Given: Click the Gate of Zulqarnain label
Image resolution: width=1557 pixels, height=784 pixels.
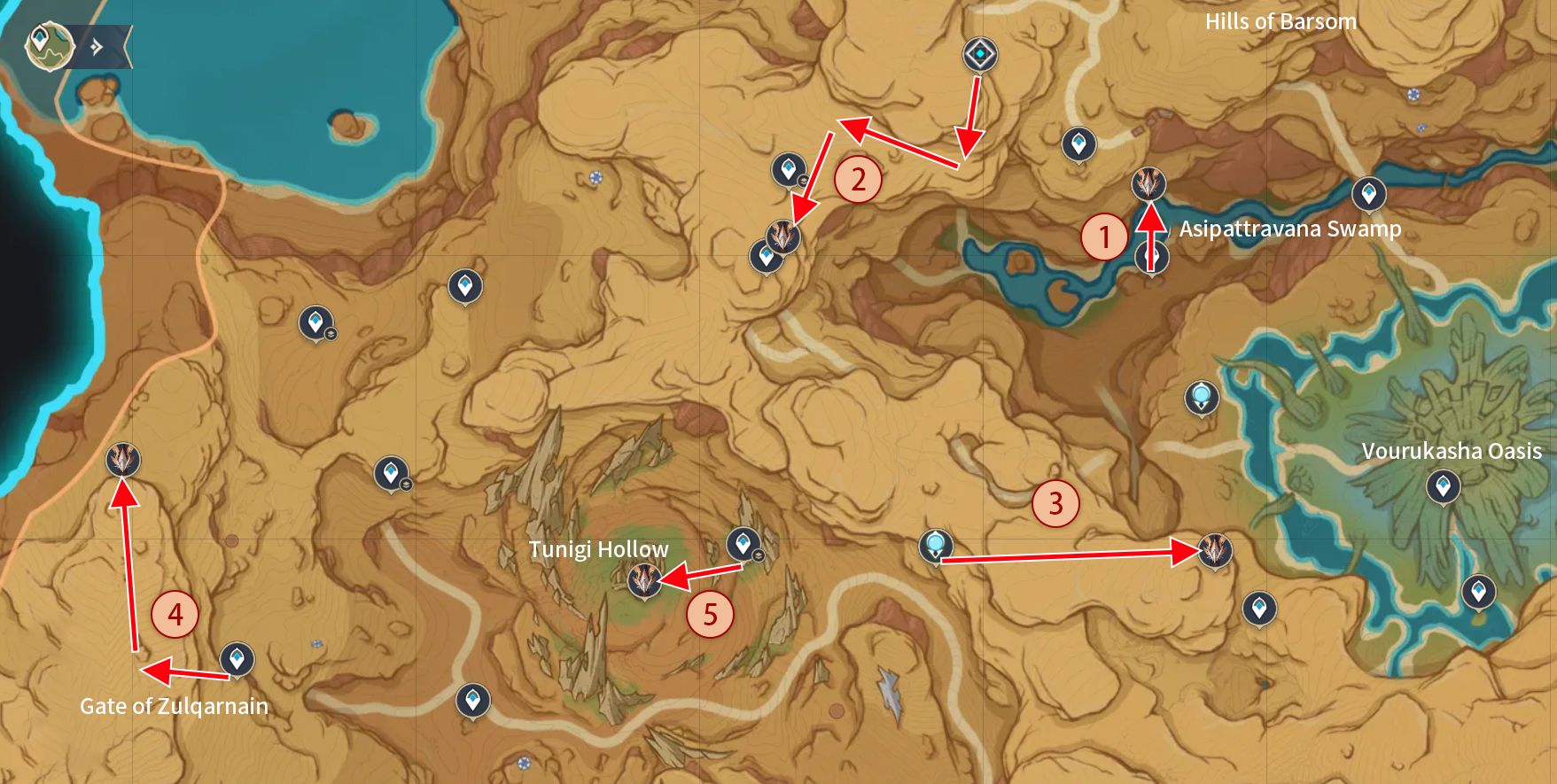Looking at the screenshot, I should pos(174,707).
